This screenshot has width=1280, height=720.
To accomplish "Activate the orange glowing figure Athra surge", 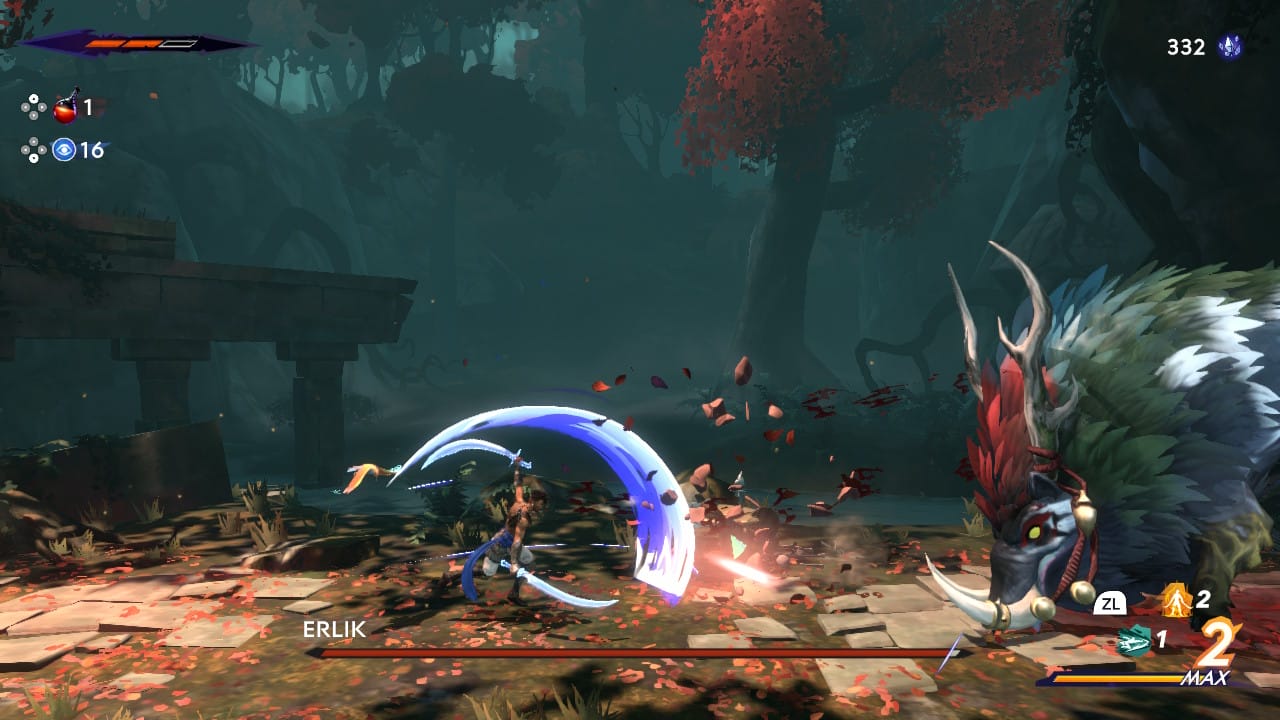I will point(1175,600).
